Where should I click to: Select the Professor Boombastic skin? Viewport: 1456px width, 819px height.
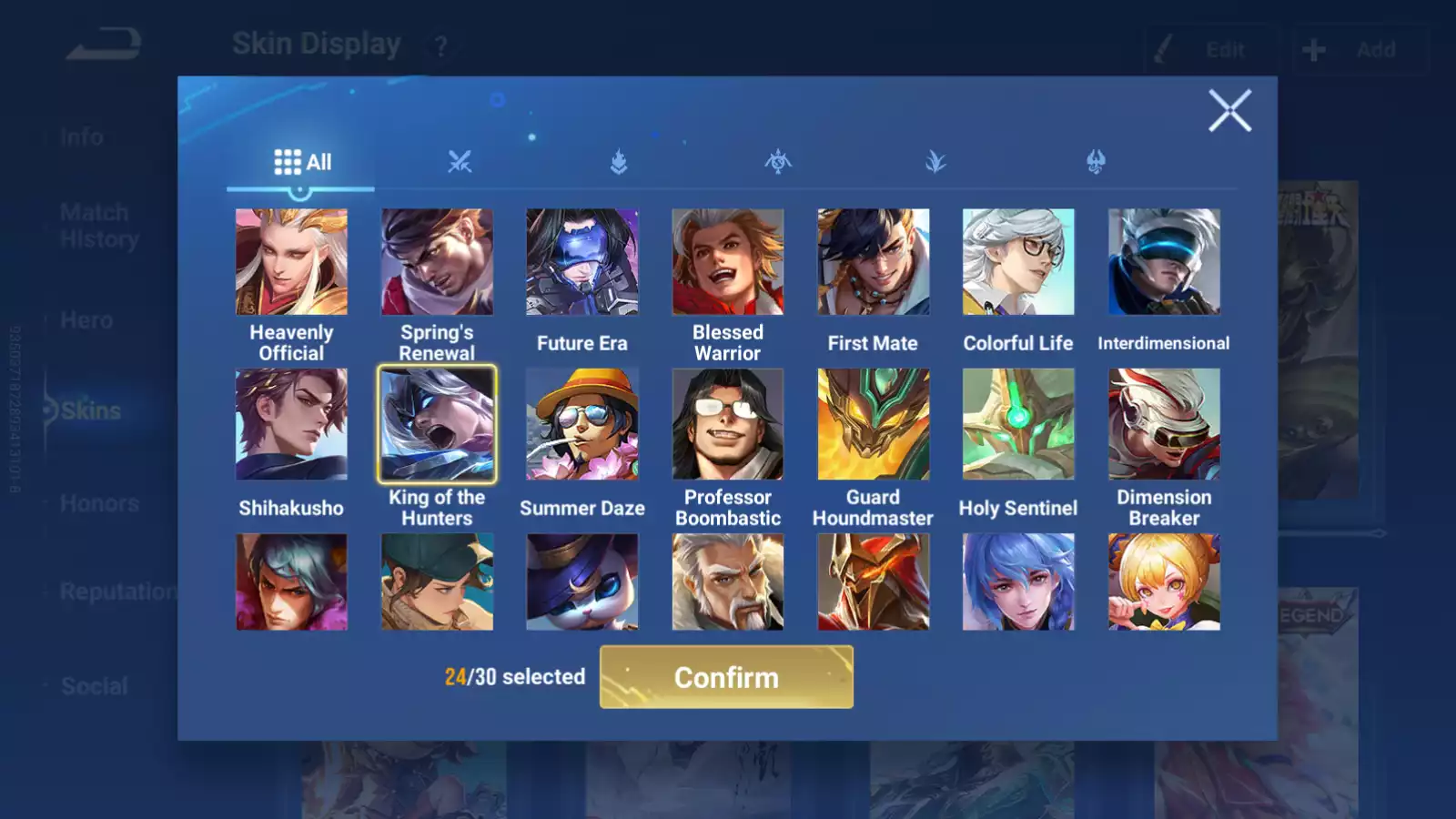point(728,424)
